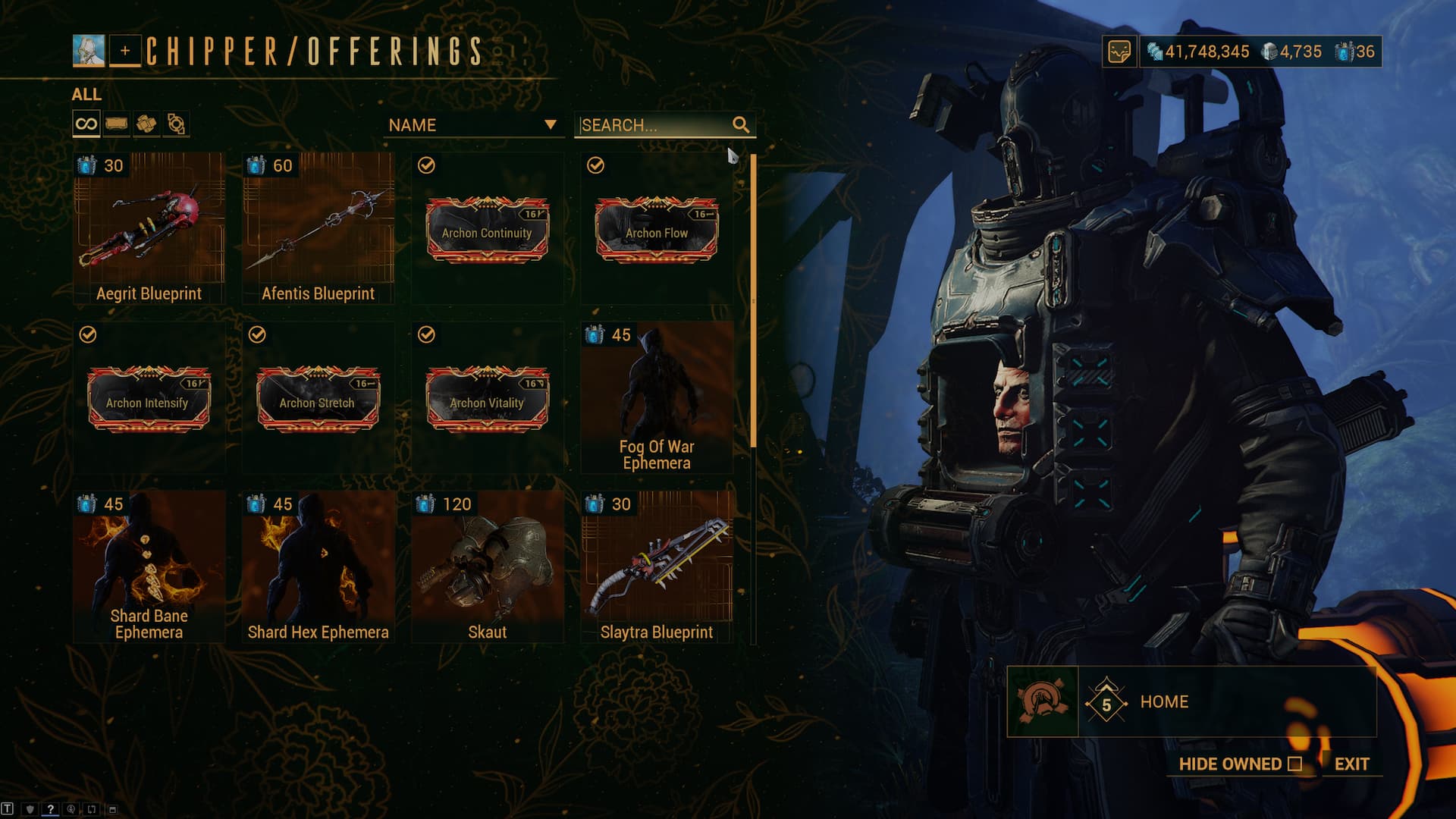Screen dimensions: 1456x819
Task: Exit the Chipper offerings screen
Action: point(1351,764)
